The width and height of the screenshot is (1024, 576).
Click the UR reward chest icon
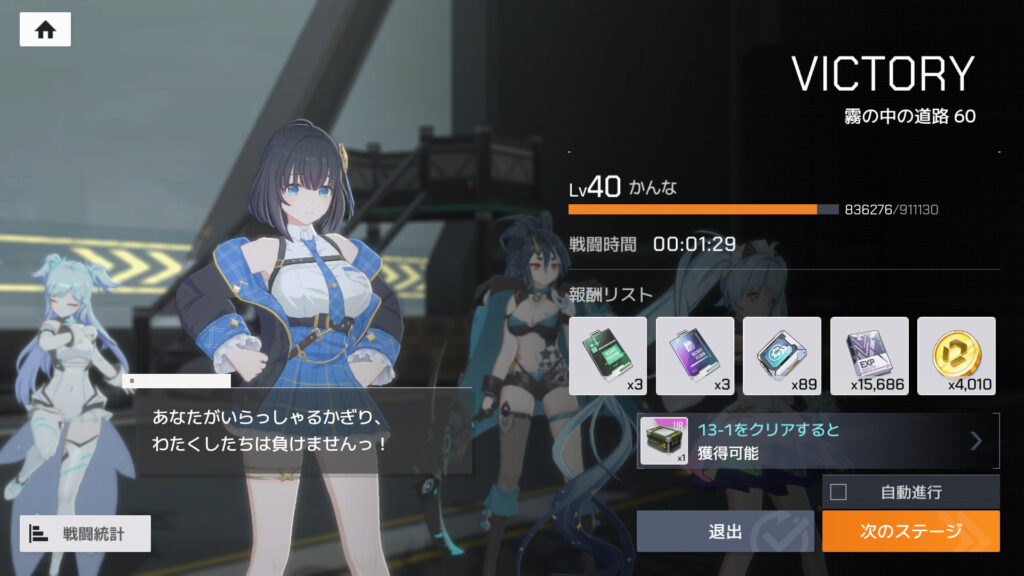[x=661, y=441]
